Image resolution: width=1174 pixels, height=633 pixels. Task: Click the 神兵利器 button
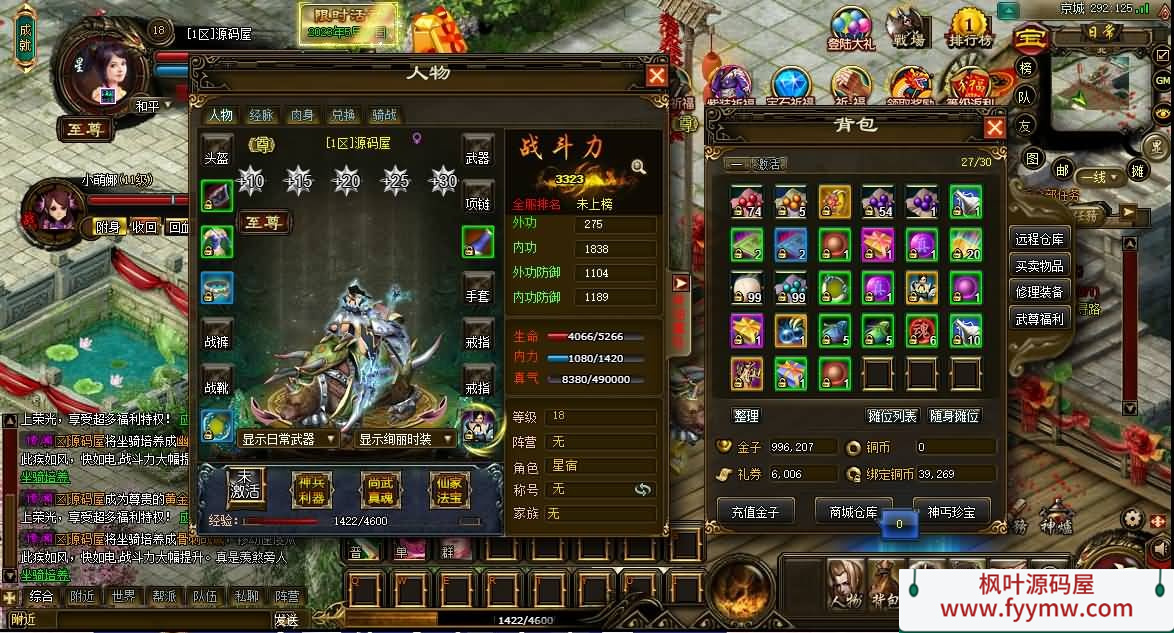(311, 491)
